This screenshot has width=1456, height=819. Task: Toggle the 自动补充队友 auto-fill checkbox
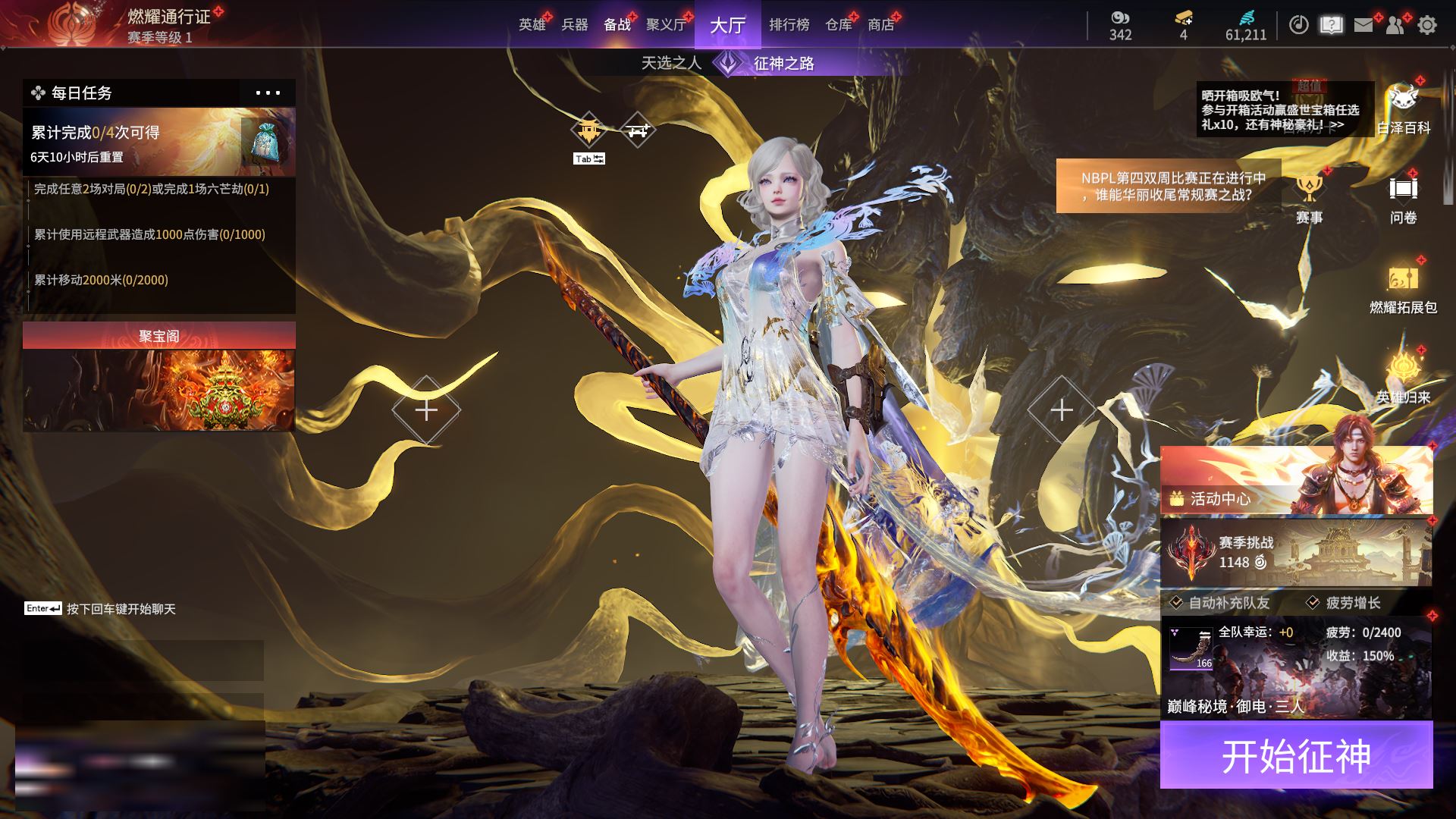(x=1177, y=603)
